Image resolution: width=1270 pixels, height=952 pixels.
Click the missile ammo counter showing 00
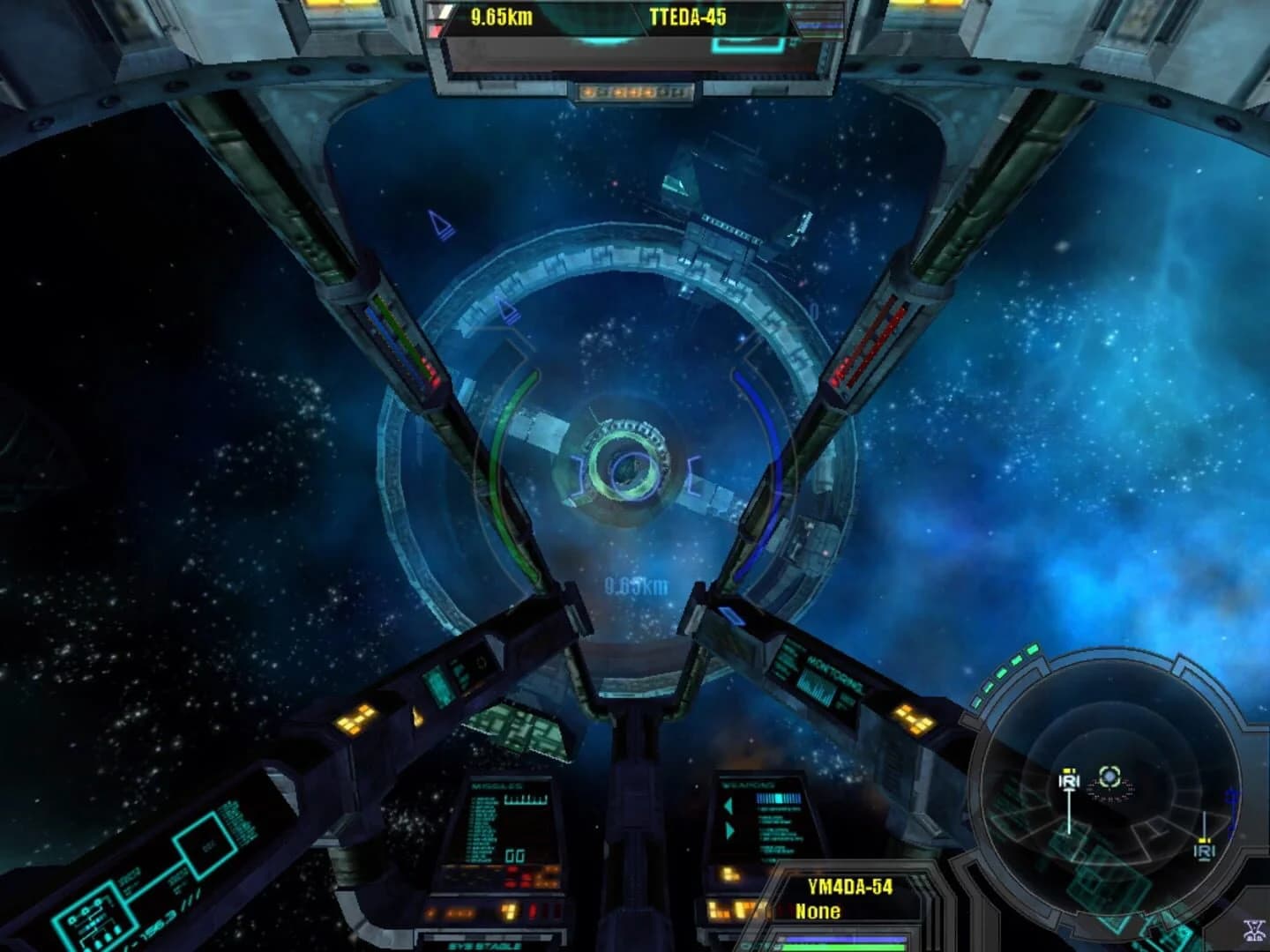coord(516,858)
